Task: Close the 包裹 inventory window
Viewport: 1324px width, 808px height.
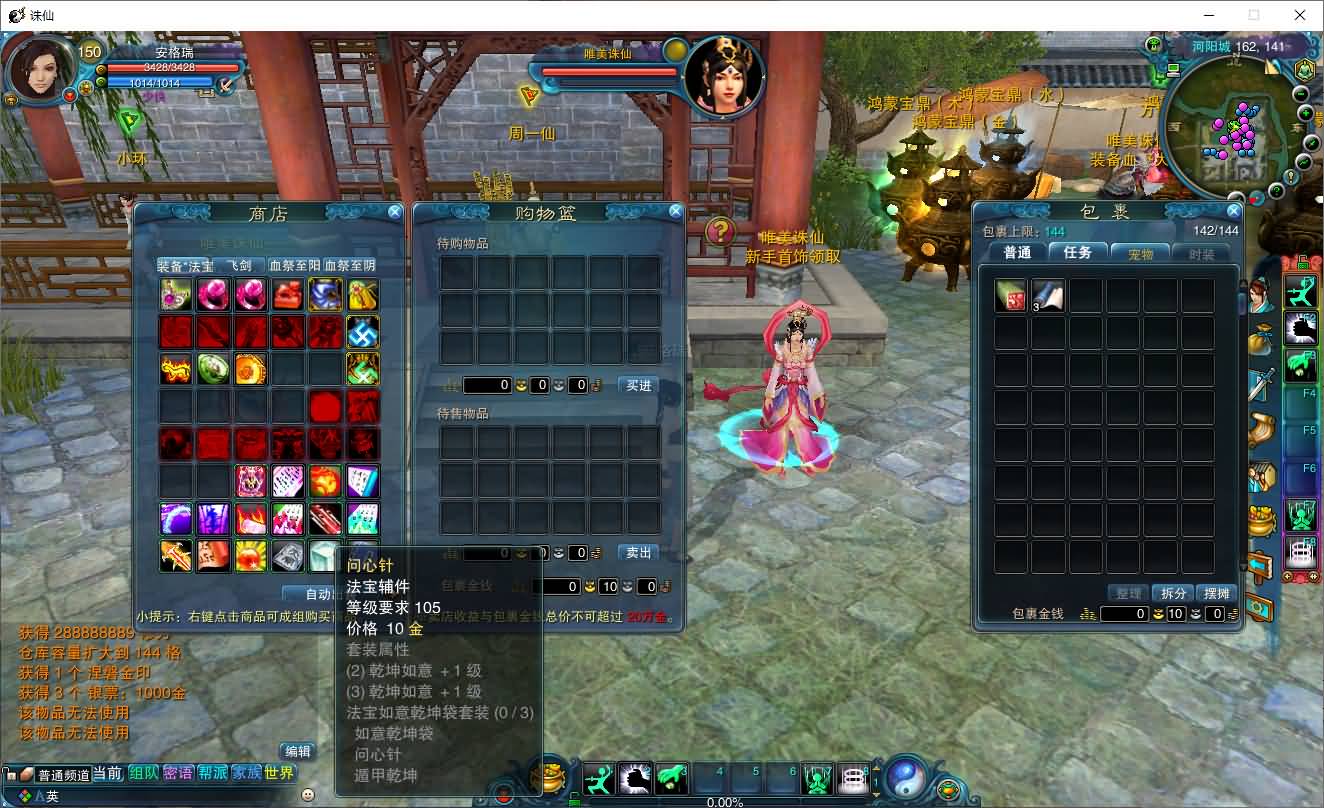Action: click(x=1234, y=212)
